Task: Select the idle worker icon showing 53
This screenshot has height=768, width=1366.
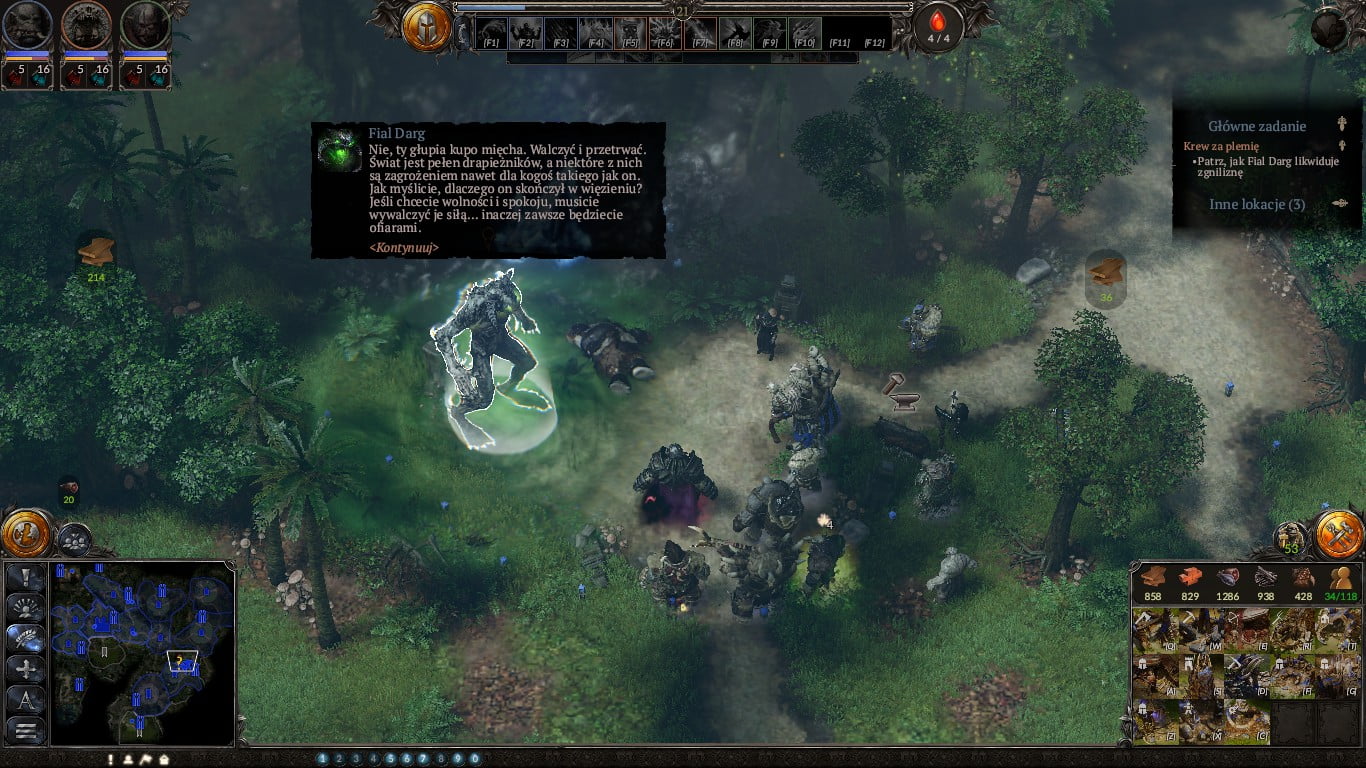Action: pos(1291,538)
